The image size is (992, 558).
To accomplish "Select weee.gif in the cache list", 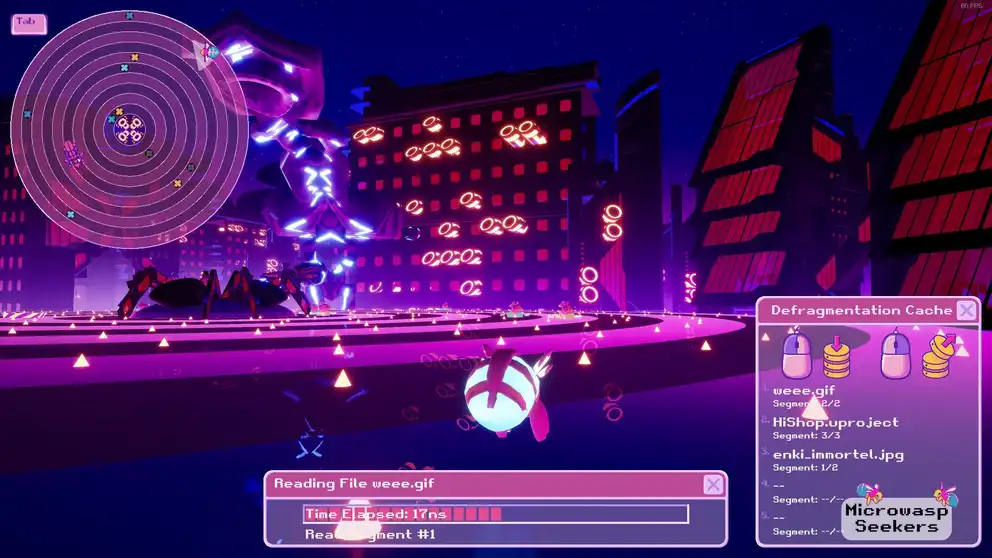I will 804,391.
